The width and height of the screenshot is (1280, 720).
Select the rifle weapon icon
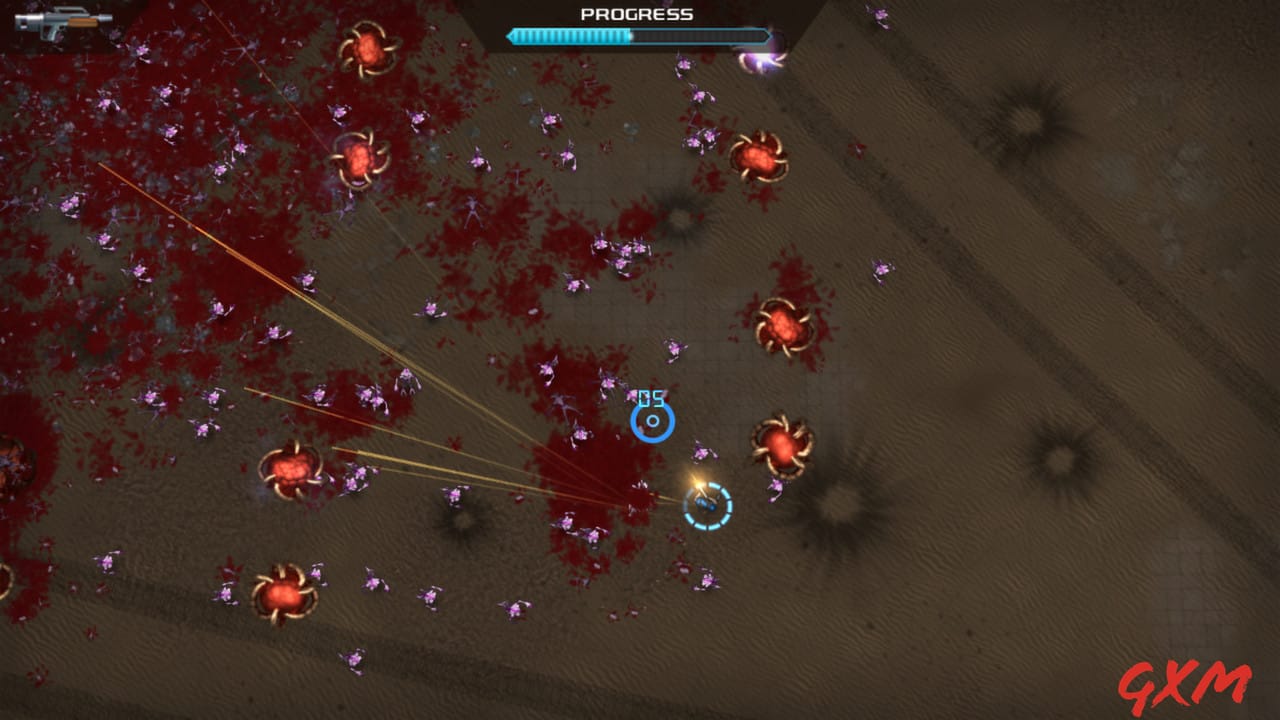pos(62,24)
